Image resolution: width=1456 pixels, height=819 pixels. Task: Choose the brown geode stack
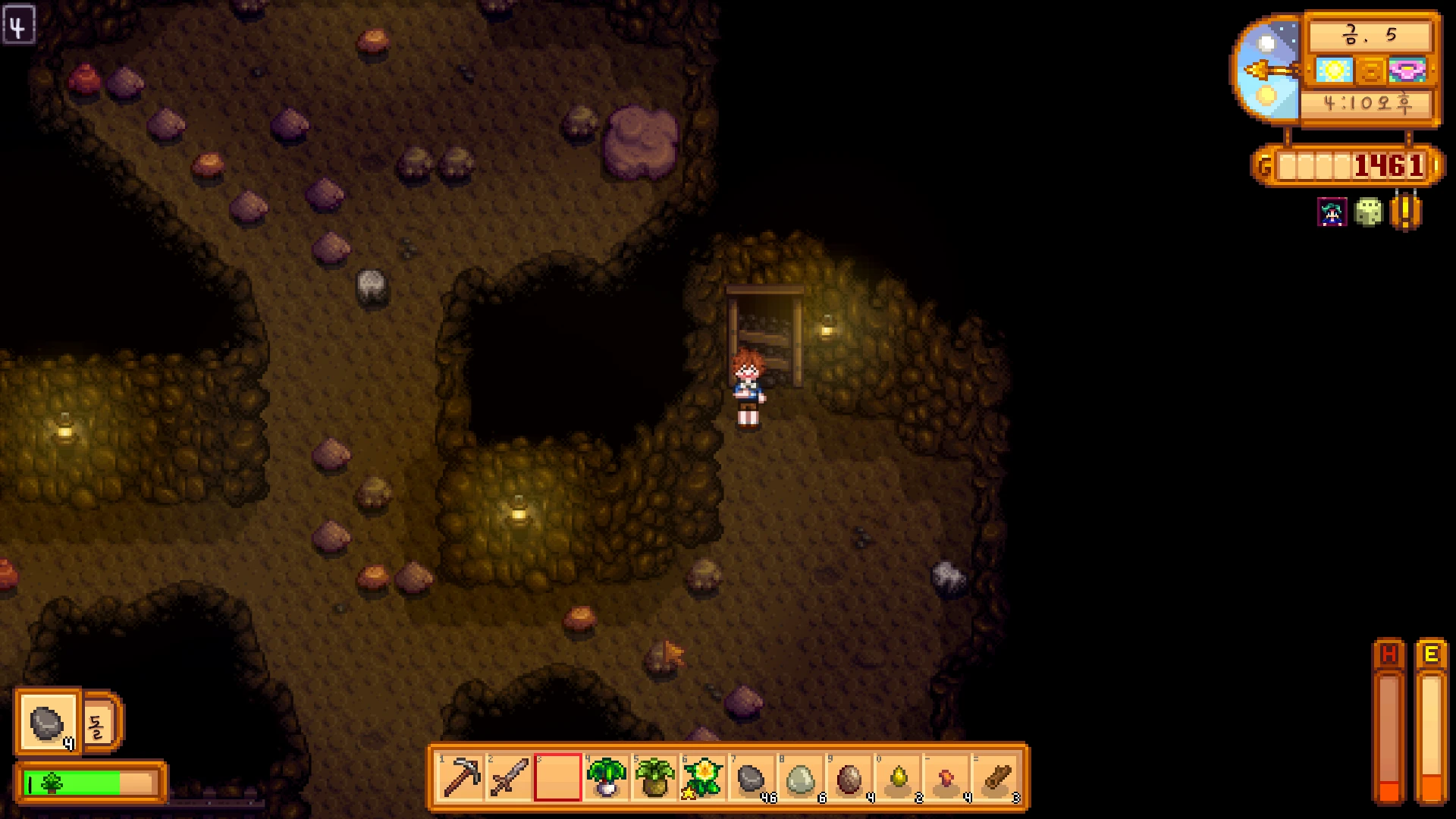(x=849, y=777)
